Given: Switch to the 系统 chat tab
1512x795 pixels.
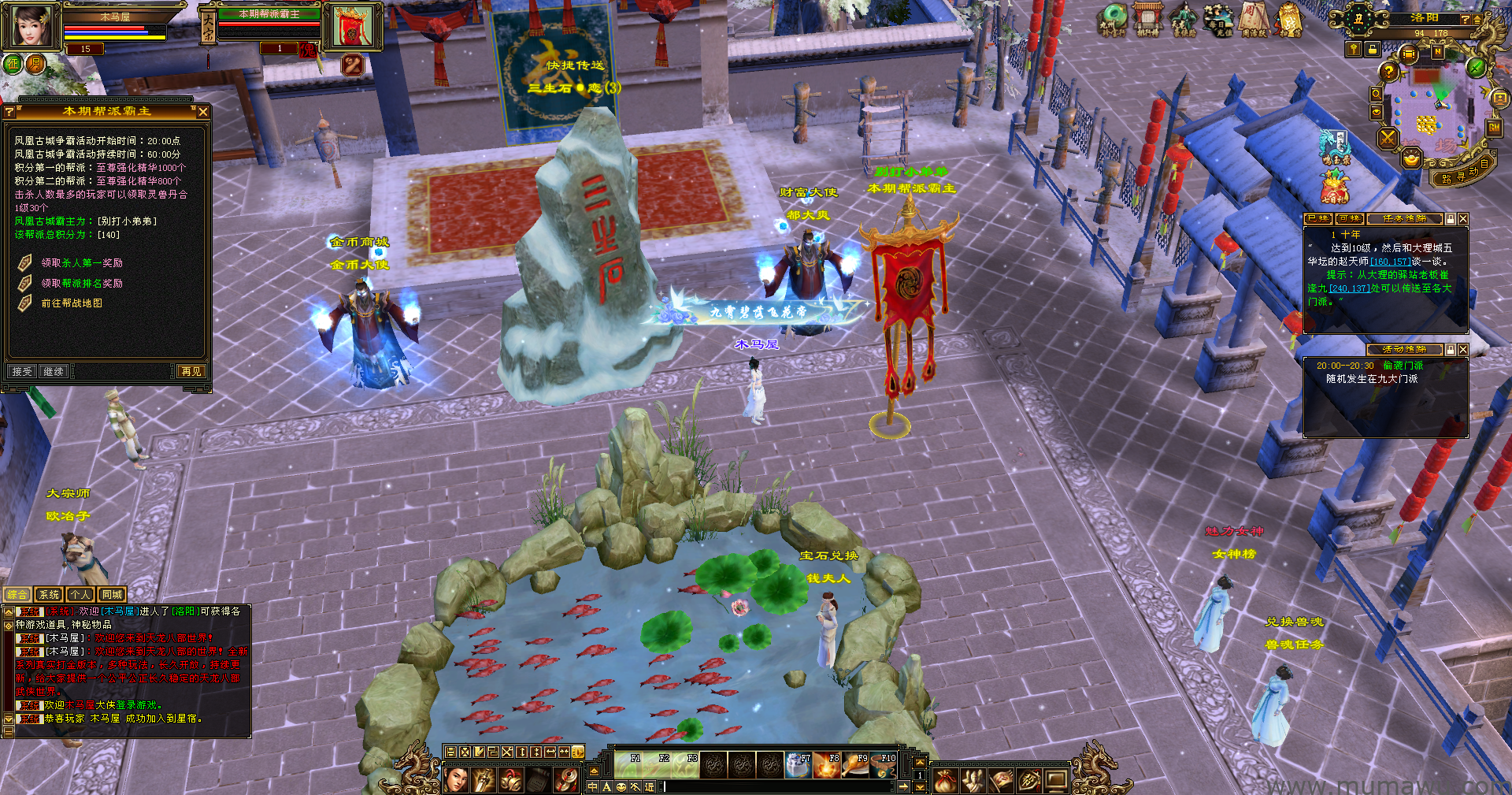Looking at the screenshot, I should (x=49, y=595).
